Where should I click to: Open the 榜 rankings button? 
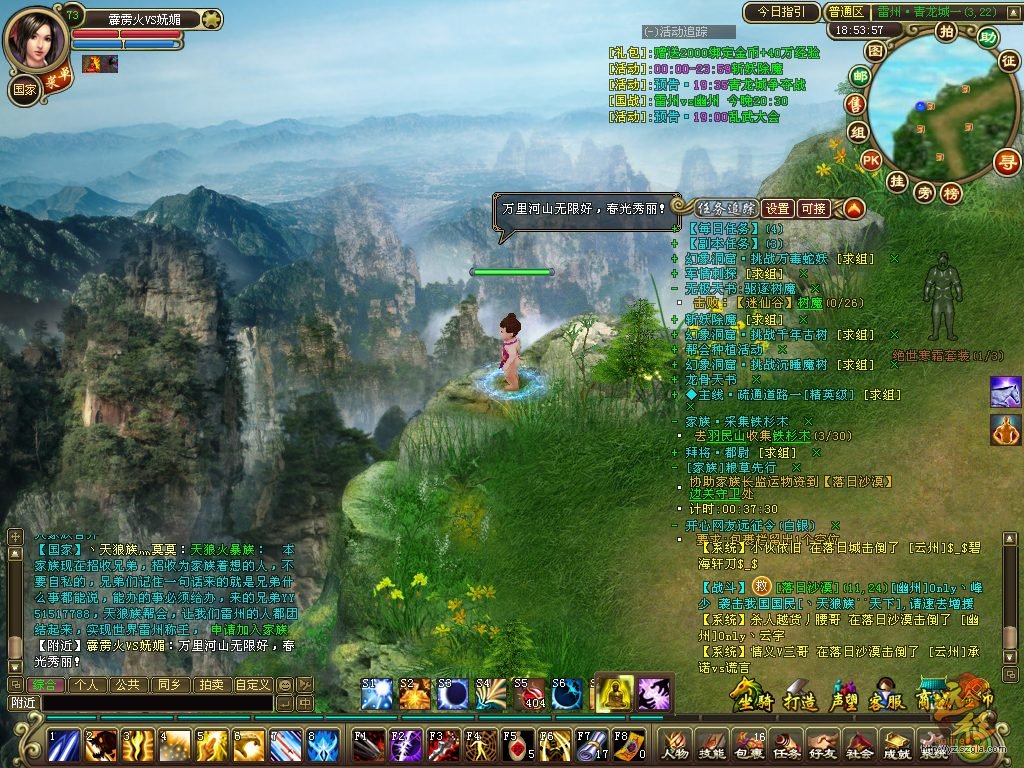tap(951, 192)
